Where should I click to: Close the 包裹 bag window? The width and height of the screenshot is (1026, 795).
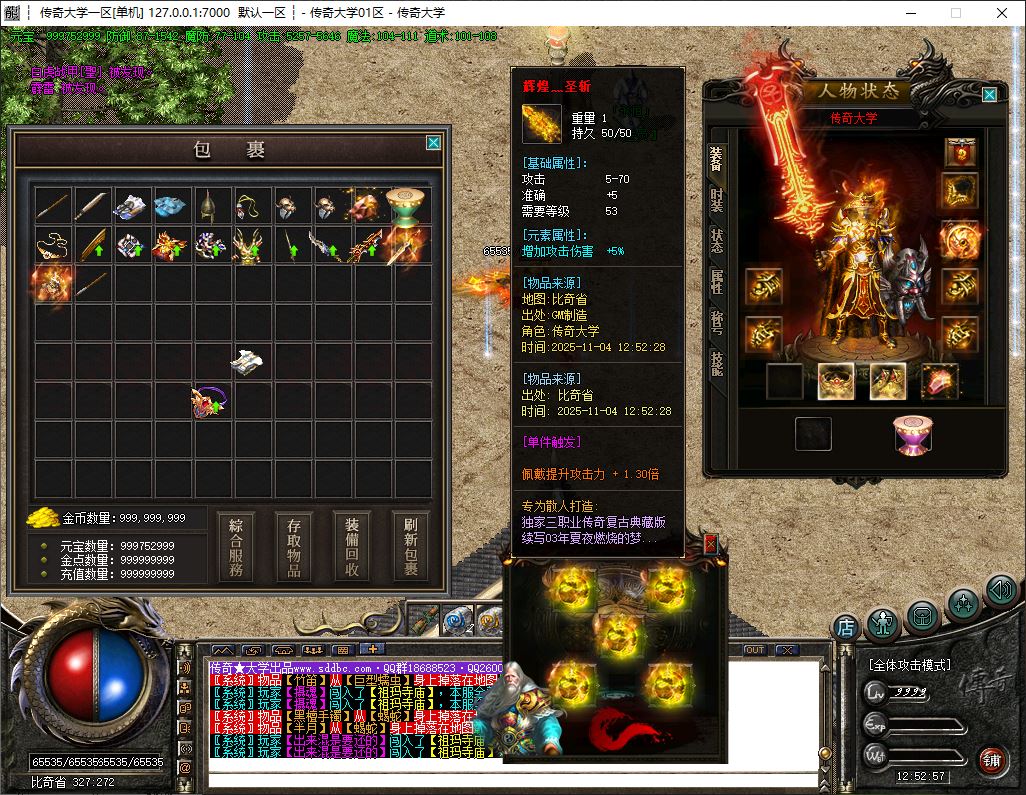tap(433, 143)
